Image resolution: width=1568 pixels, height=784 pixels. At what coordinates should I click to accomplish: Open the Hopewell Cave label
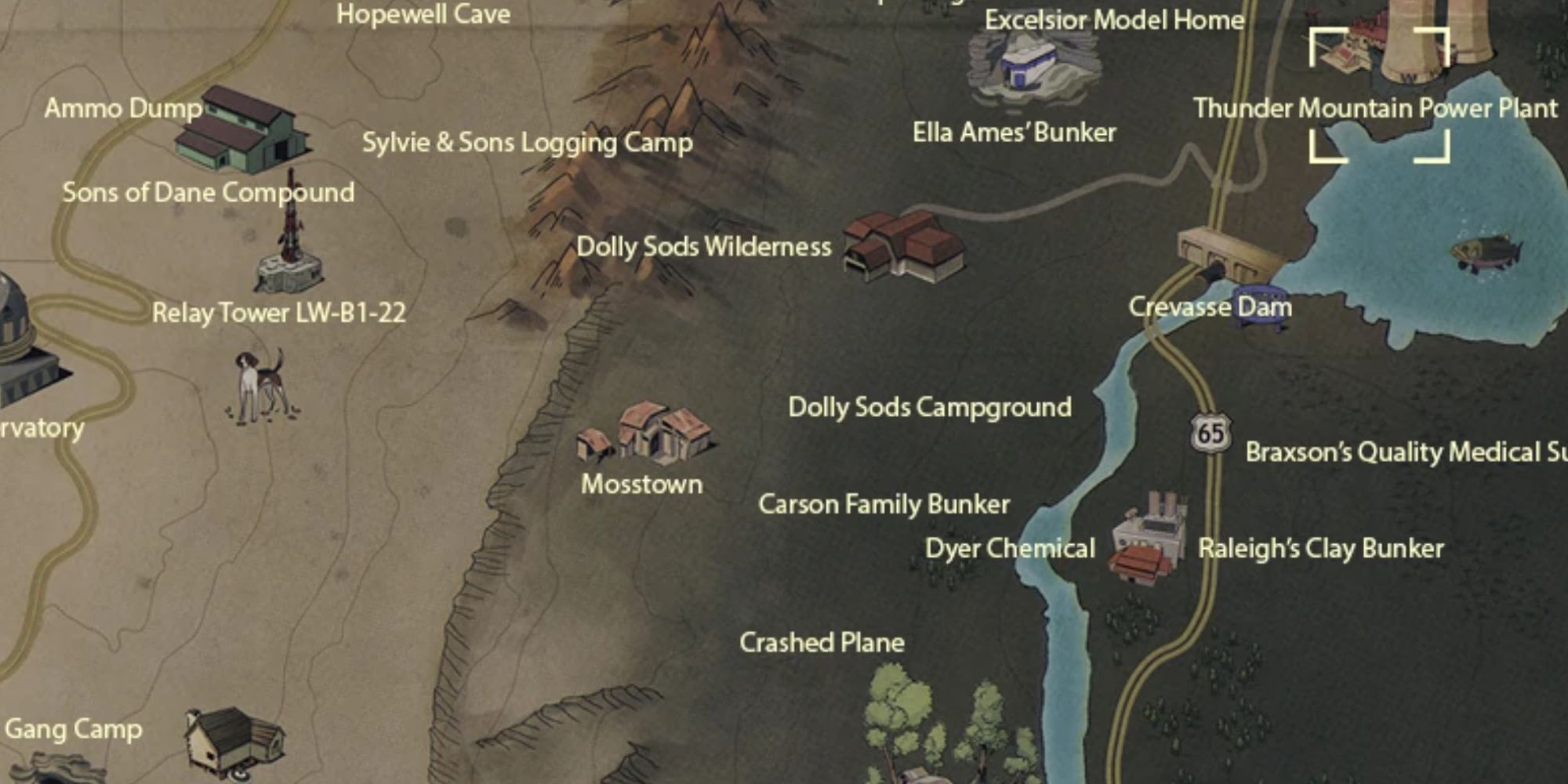(423, 13)
